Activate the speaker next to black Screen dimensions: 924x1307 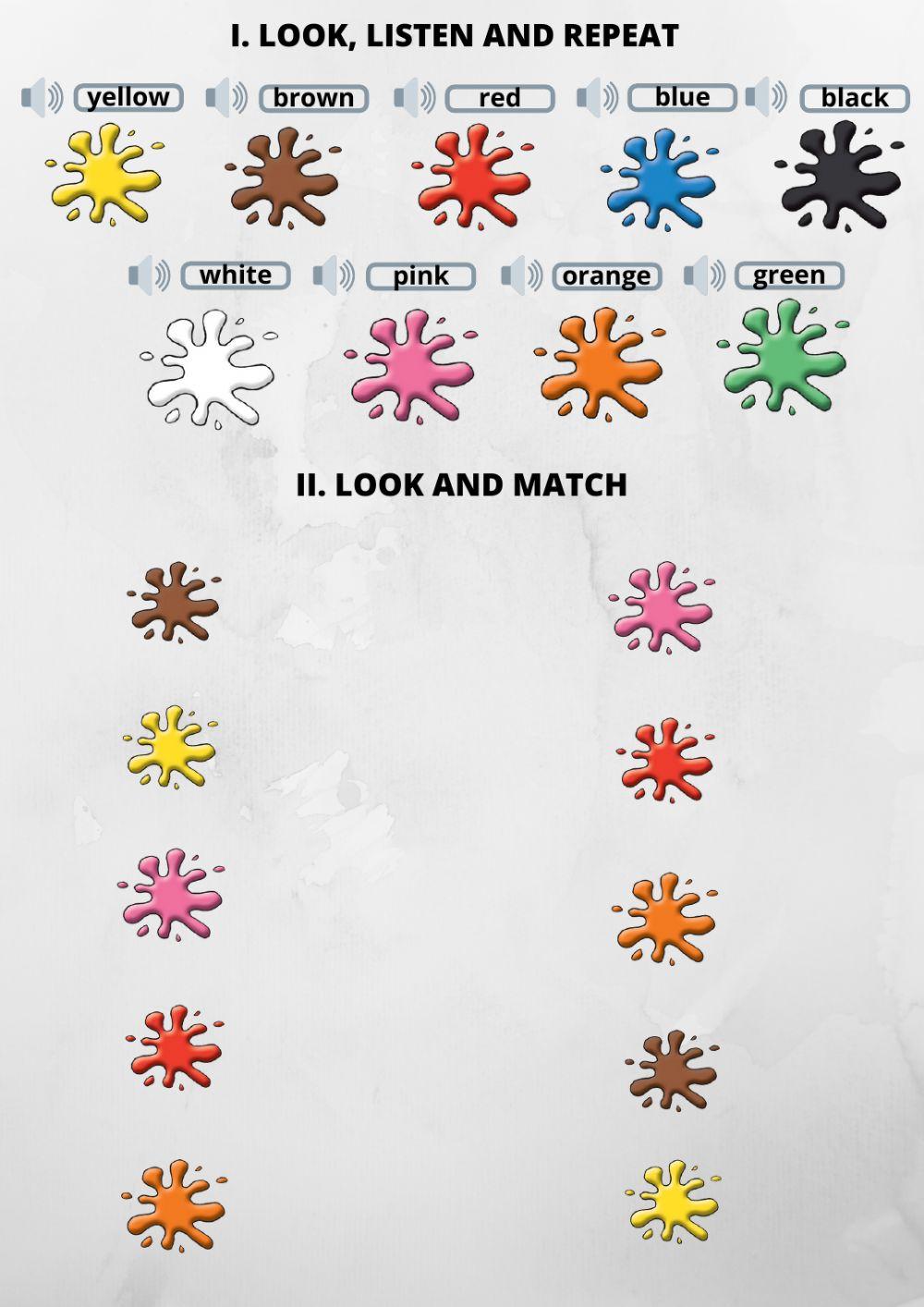pos(766,97)
